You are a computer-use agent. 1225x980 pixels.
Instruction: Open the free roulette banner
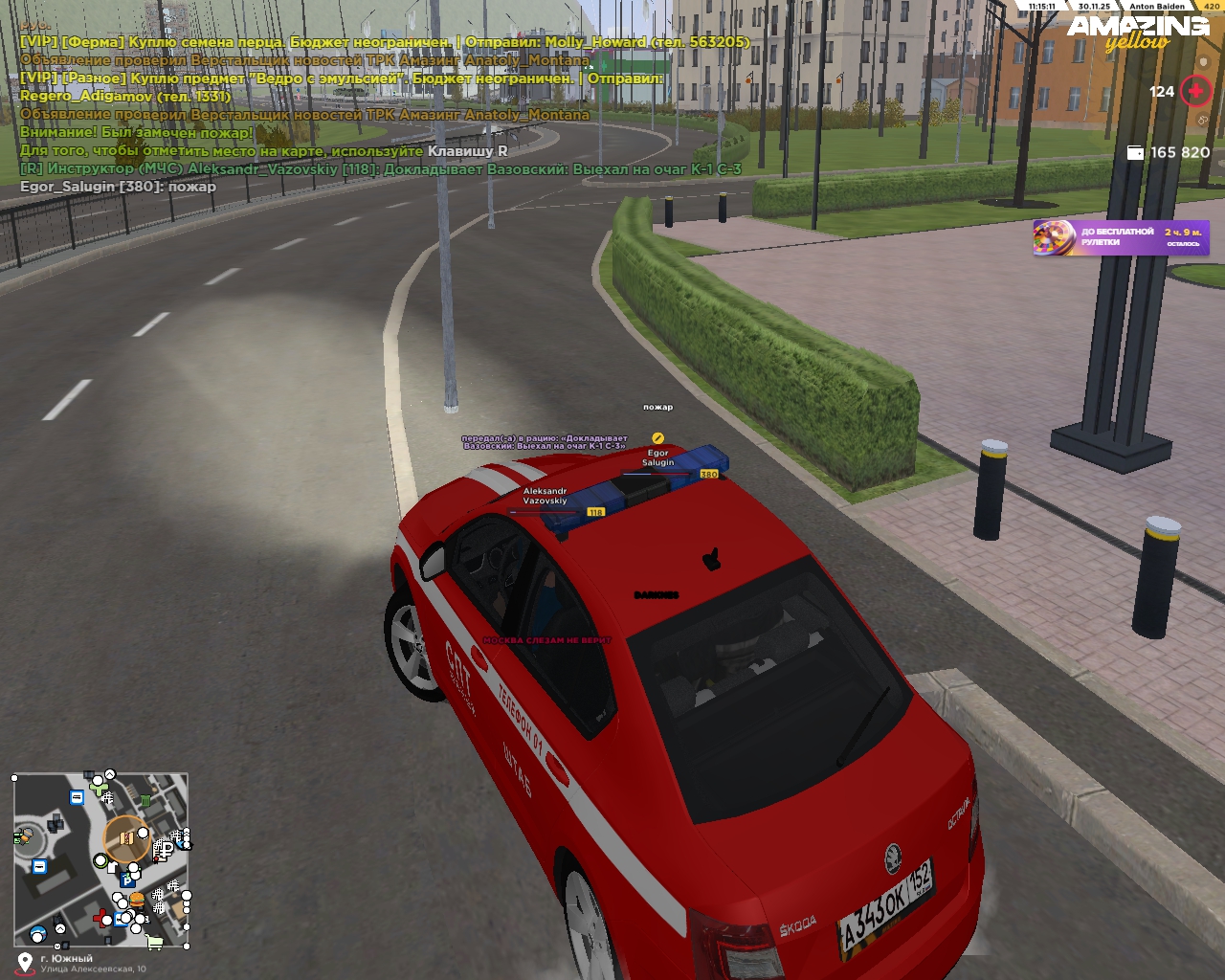point(1121,237)
